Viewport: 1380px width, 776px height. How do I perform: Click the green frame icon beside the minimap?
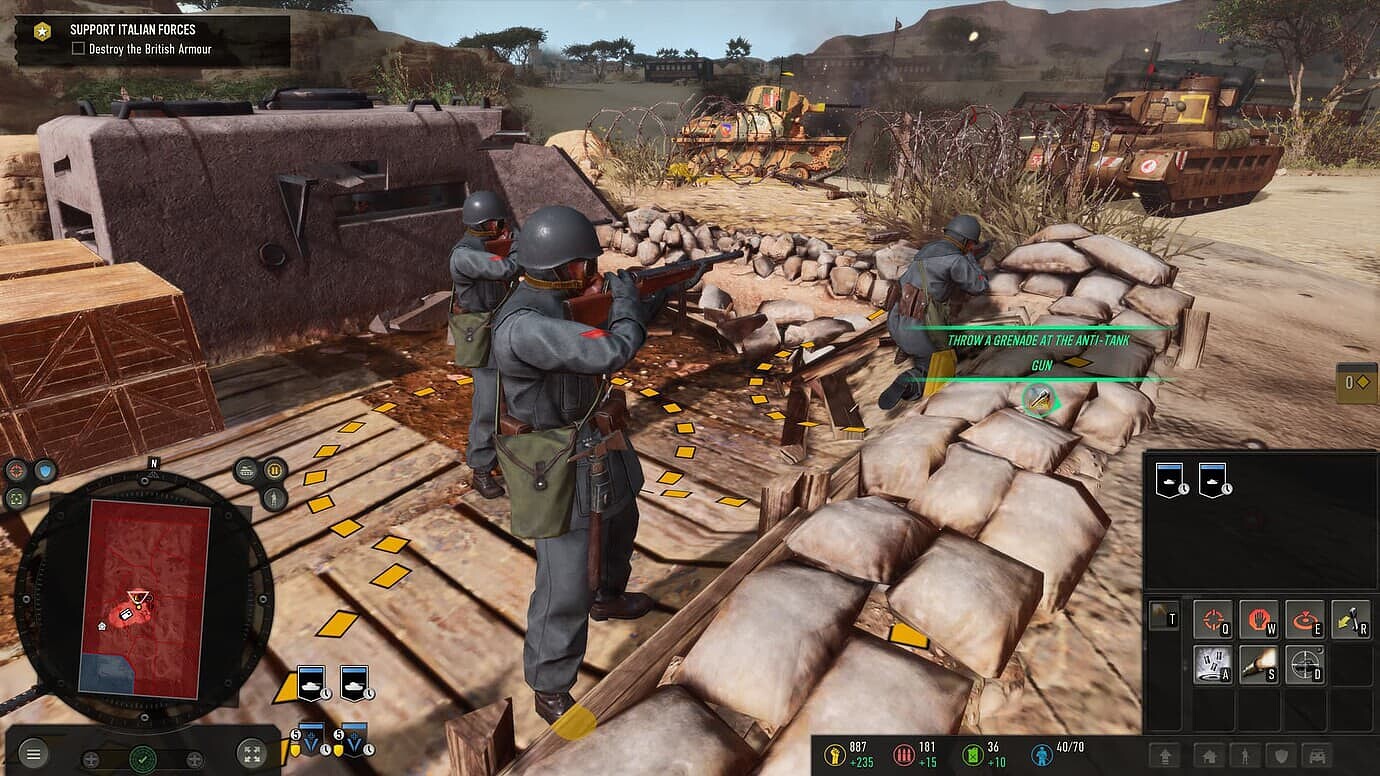coord(16,498)
